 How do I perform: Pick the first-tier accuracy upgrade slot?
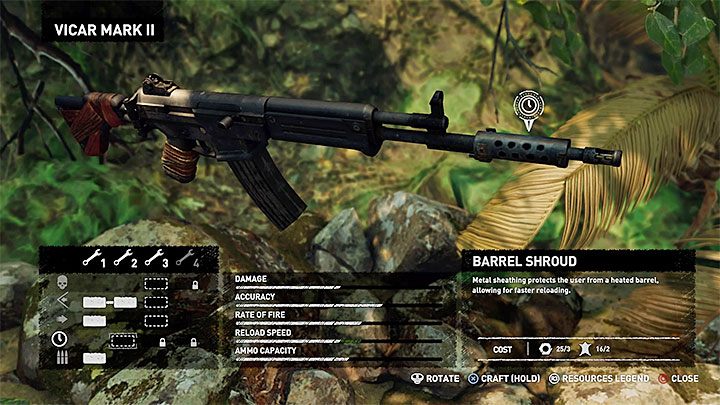(x=94, y=302)
